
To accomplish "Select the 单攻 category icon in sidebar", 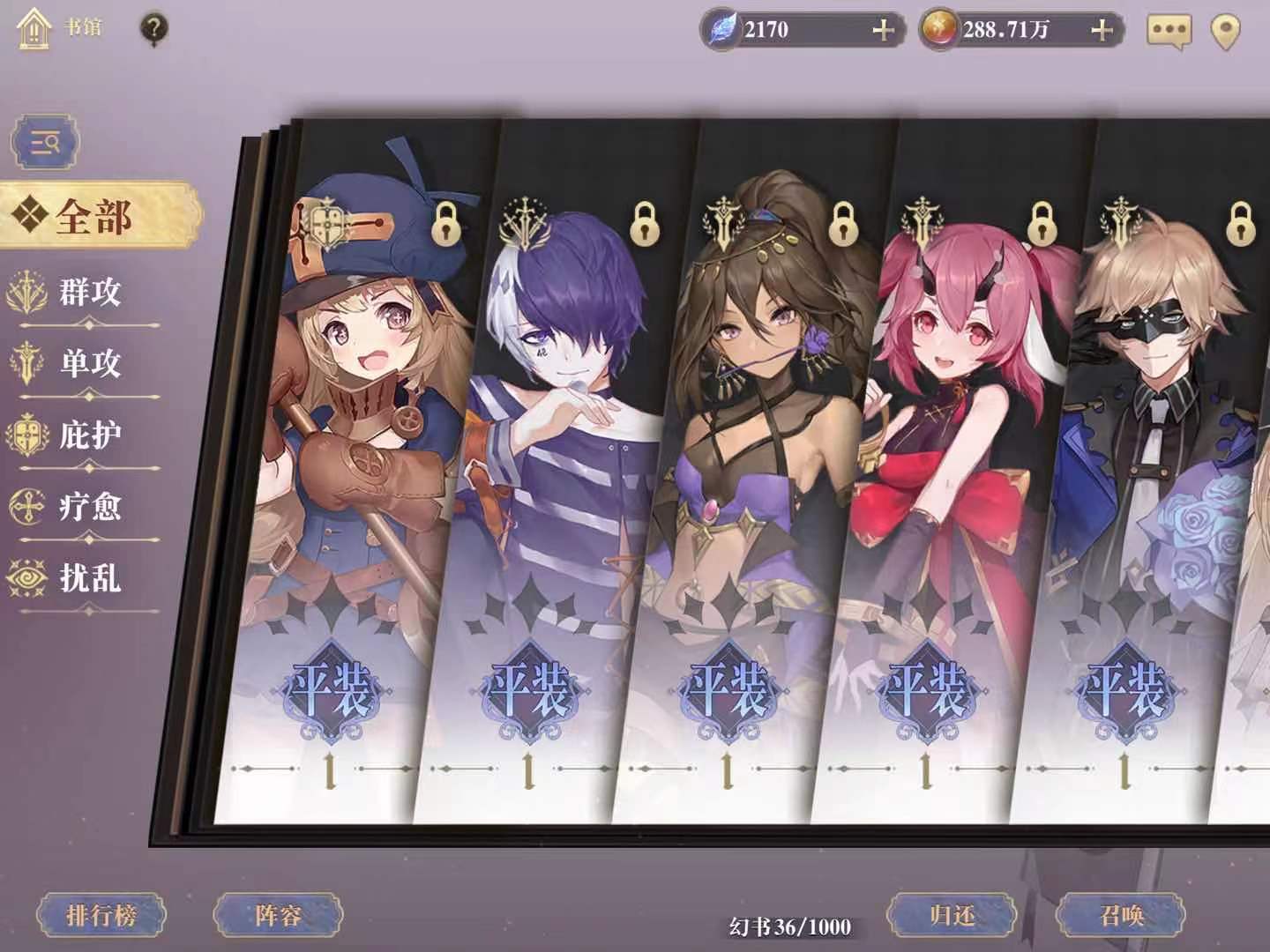I will coord(26,361).
